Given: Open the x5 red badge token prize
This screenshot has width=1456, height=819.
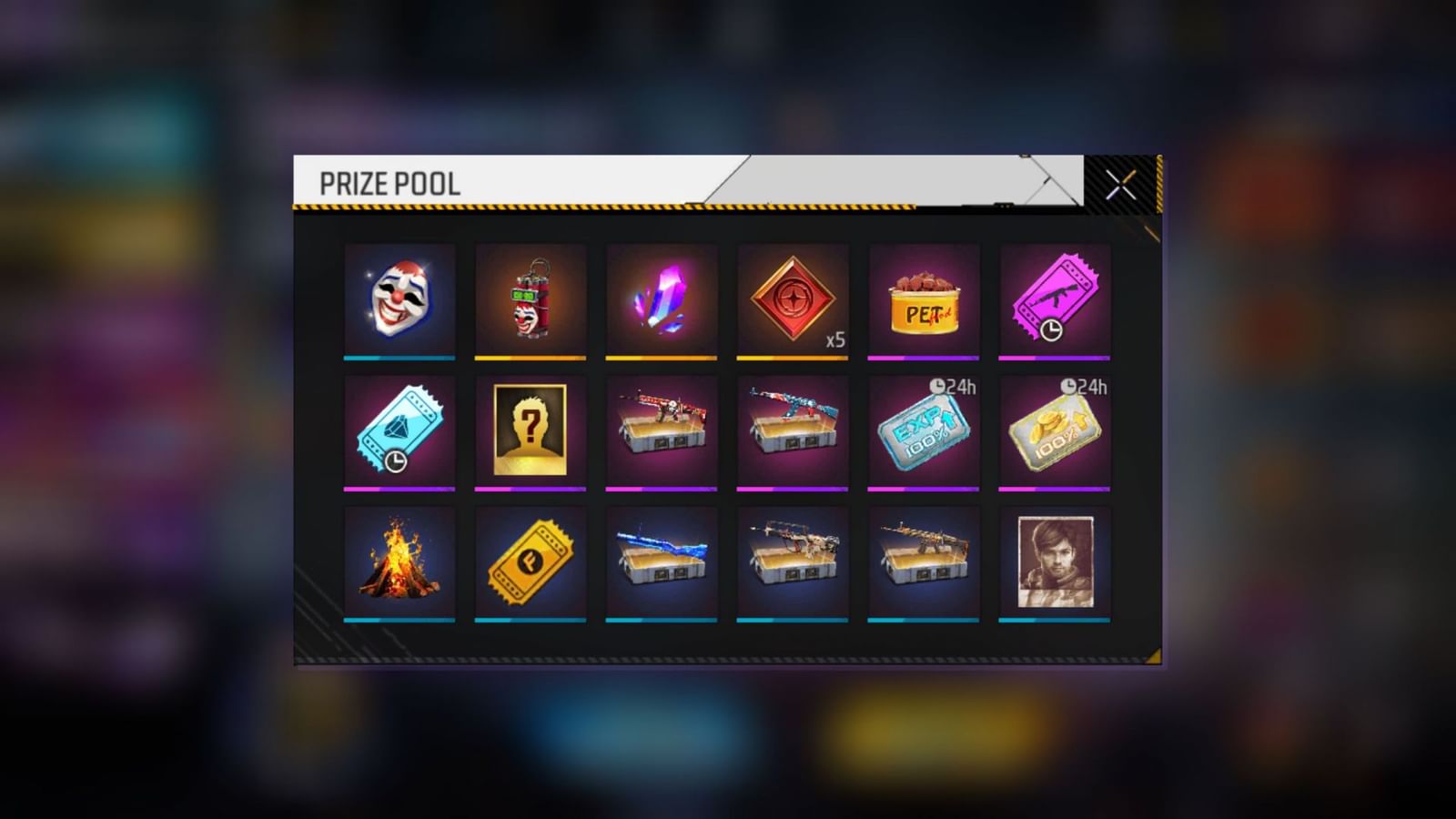Looking at the screenshot, I should coord(793,300).
